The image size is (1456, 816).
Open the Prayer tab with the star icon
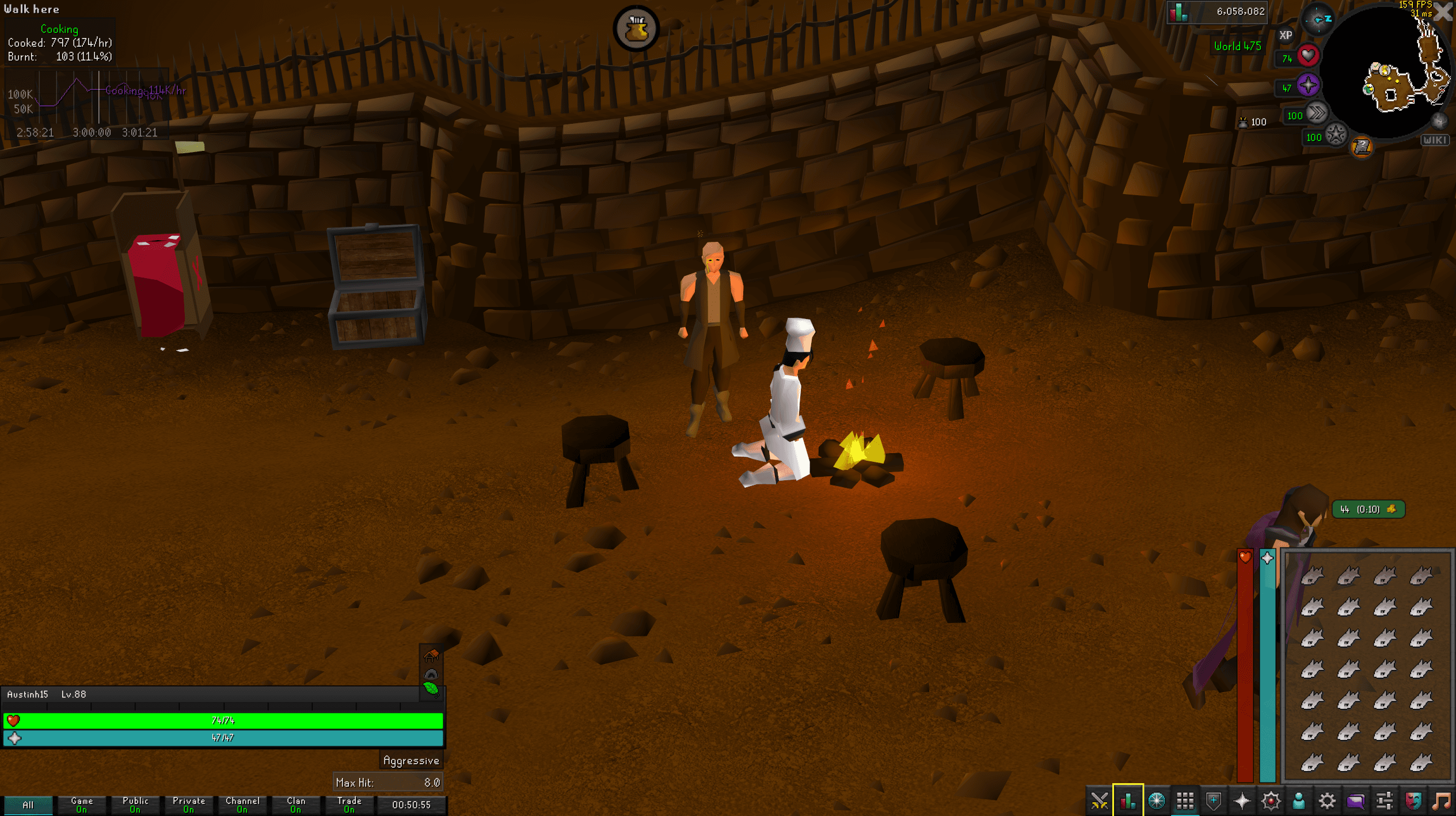tap(1242, 800)
